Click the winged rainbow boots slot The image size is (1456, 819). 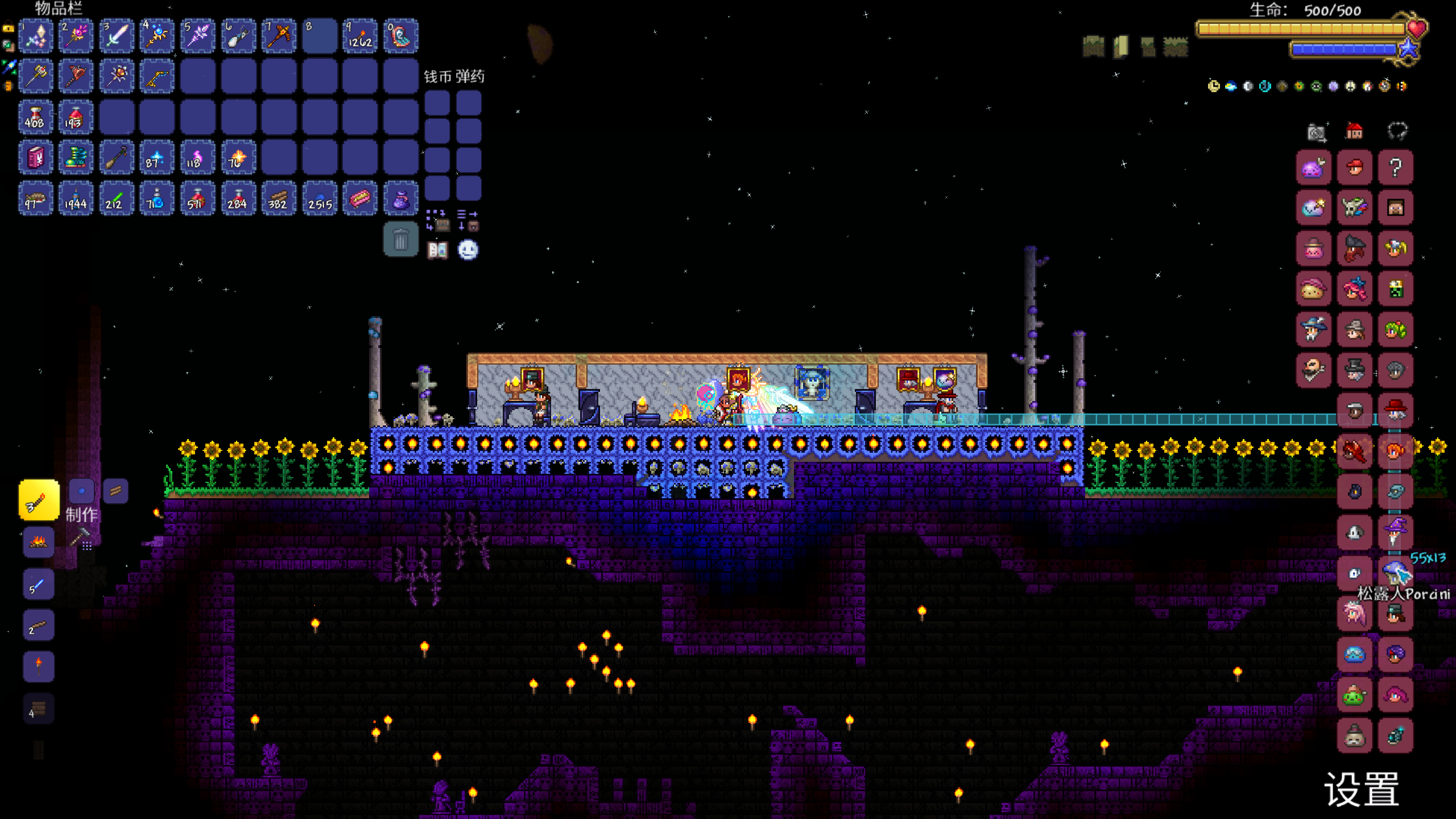pyautogui.click(x=76, y=158)
